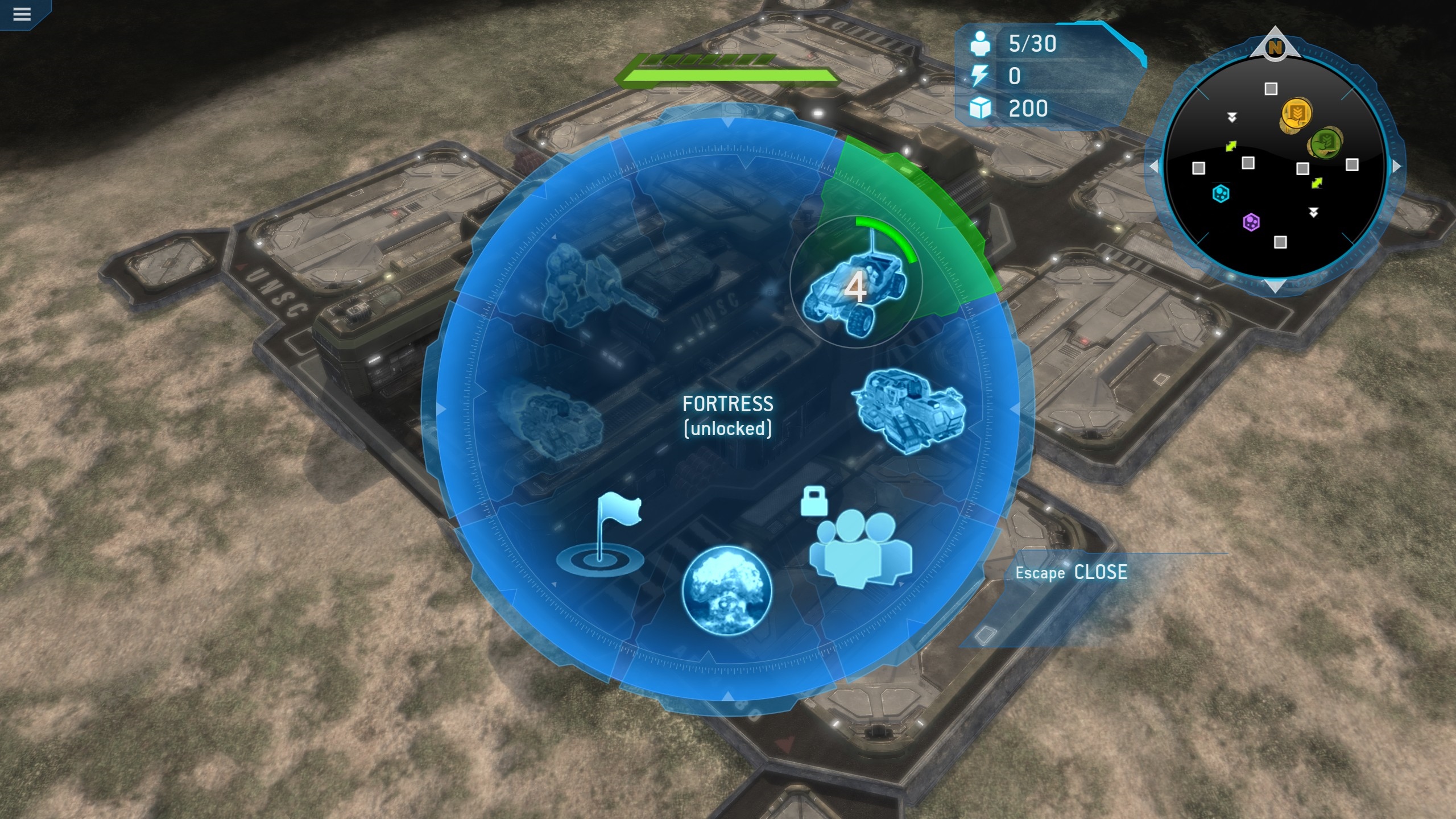Click the green base marker on minimap
Viewport: 1456px width, 819px height.
click(x=1325, y=142)
